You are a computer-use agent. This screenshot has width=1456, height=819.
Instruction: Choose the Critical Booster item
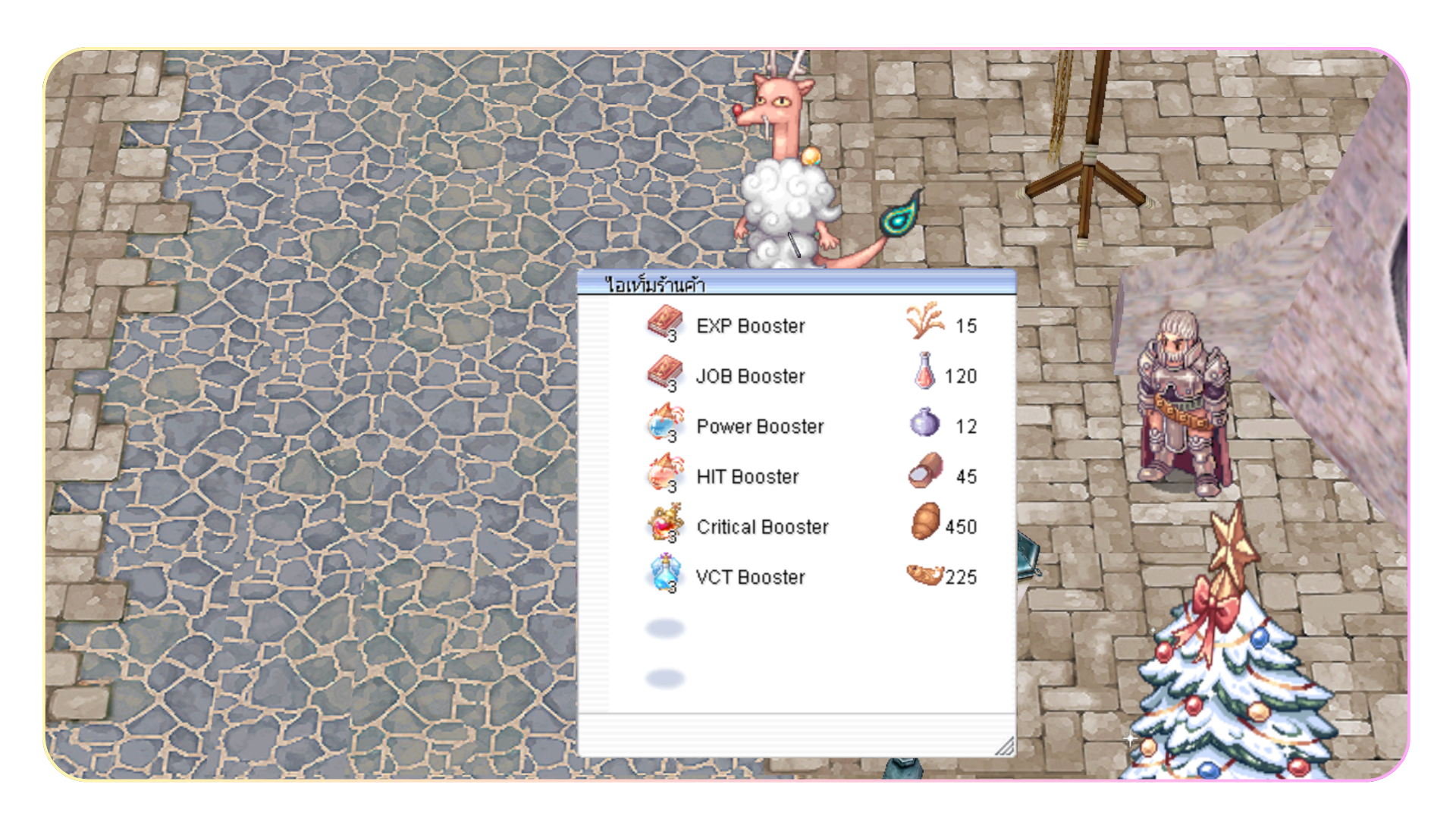[x=761, y=527]
